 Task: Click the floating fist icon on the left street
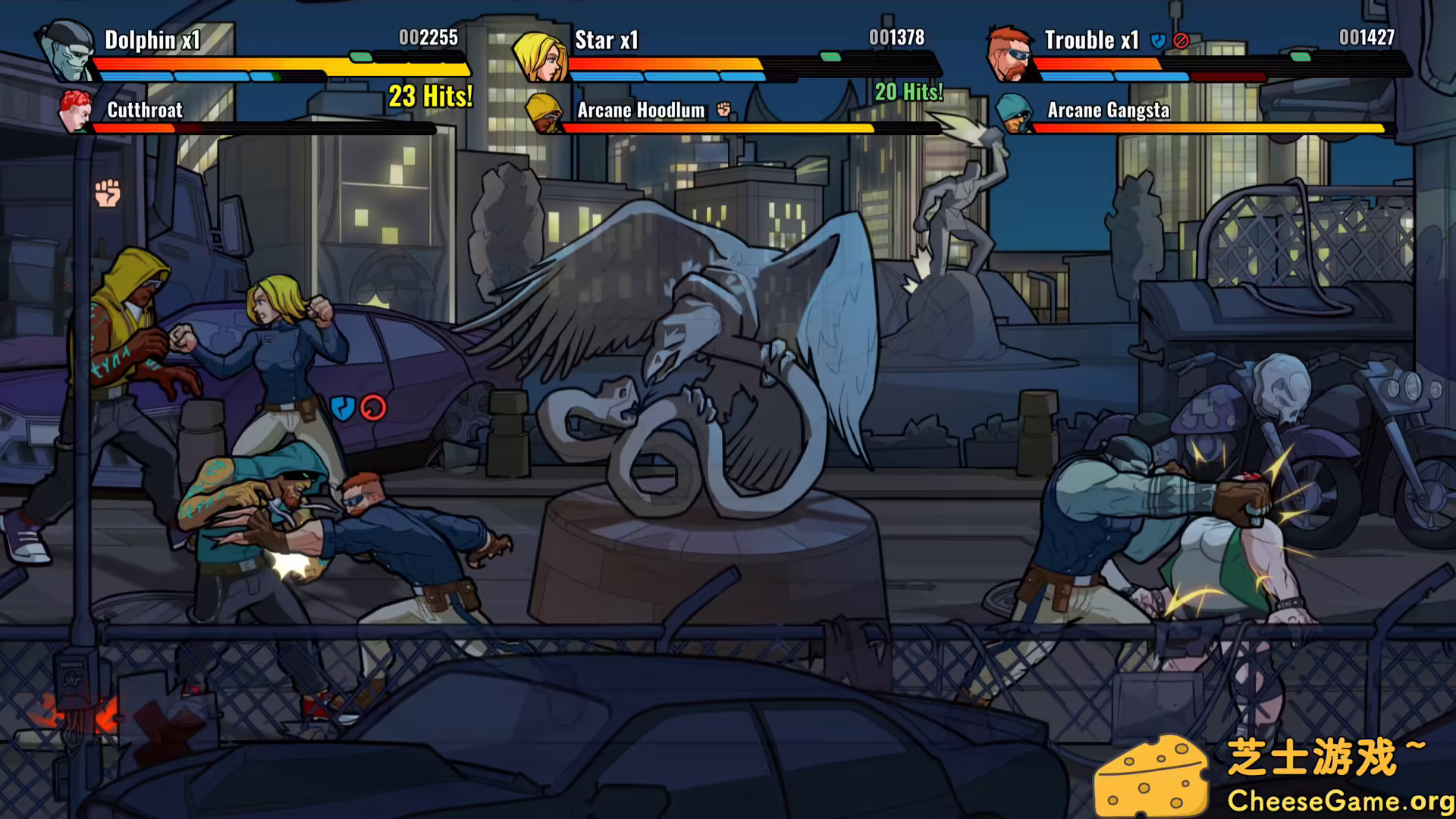(x=106, y=193)
